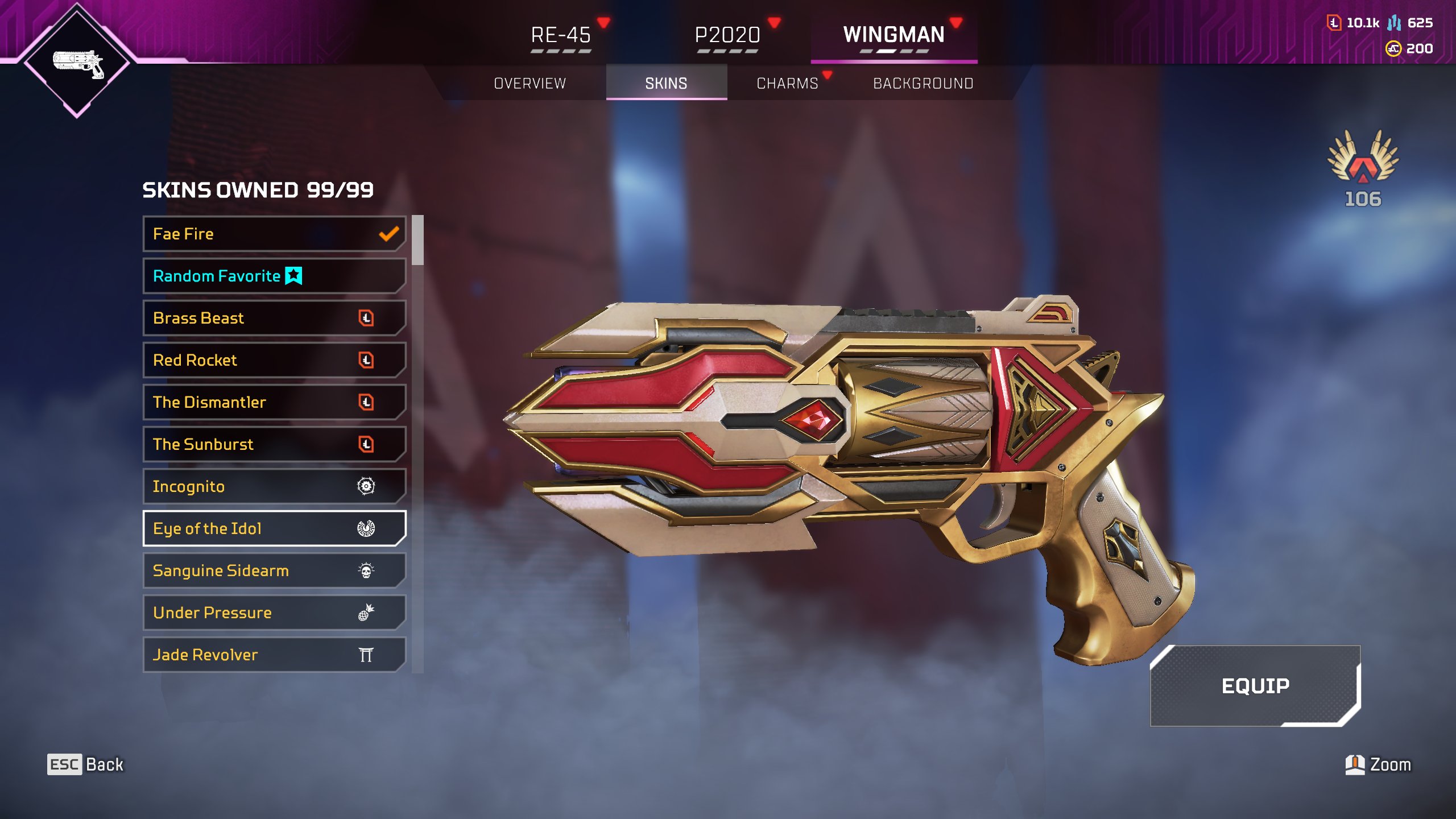The image size is (1456, 819).
Task: Show the Overview sub-tab
Action: coord(530,84)
